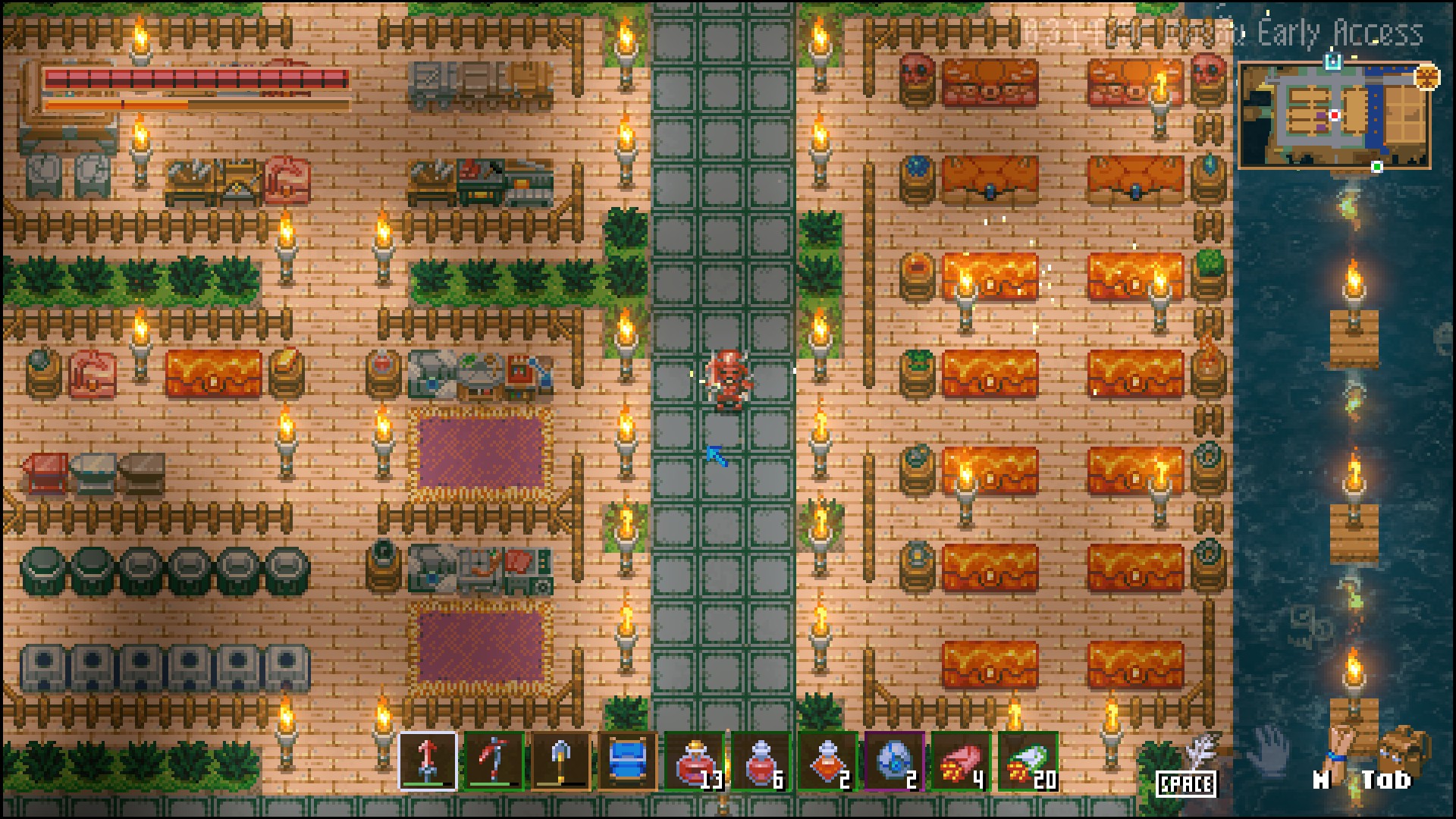This screenshot has width=1456, height=819.
Task: Click the orange sun emblem on minimap
Action: (1427, 77)
